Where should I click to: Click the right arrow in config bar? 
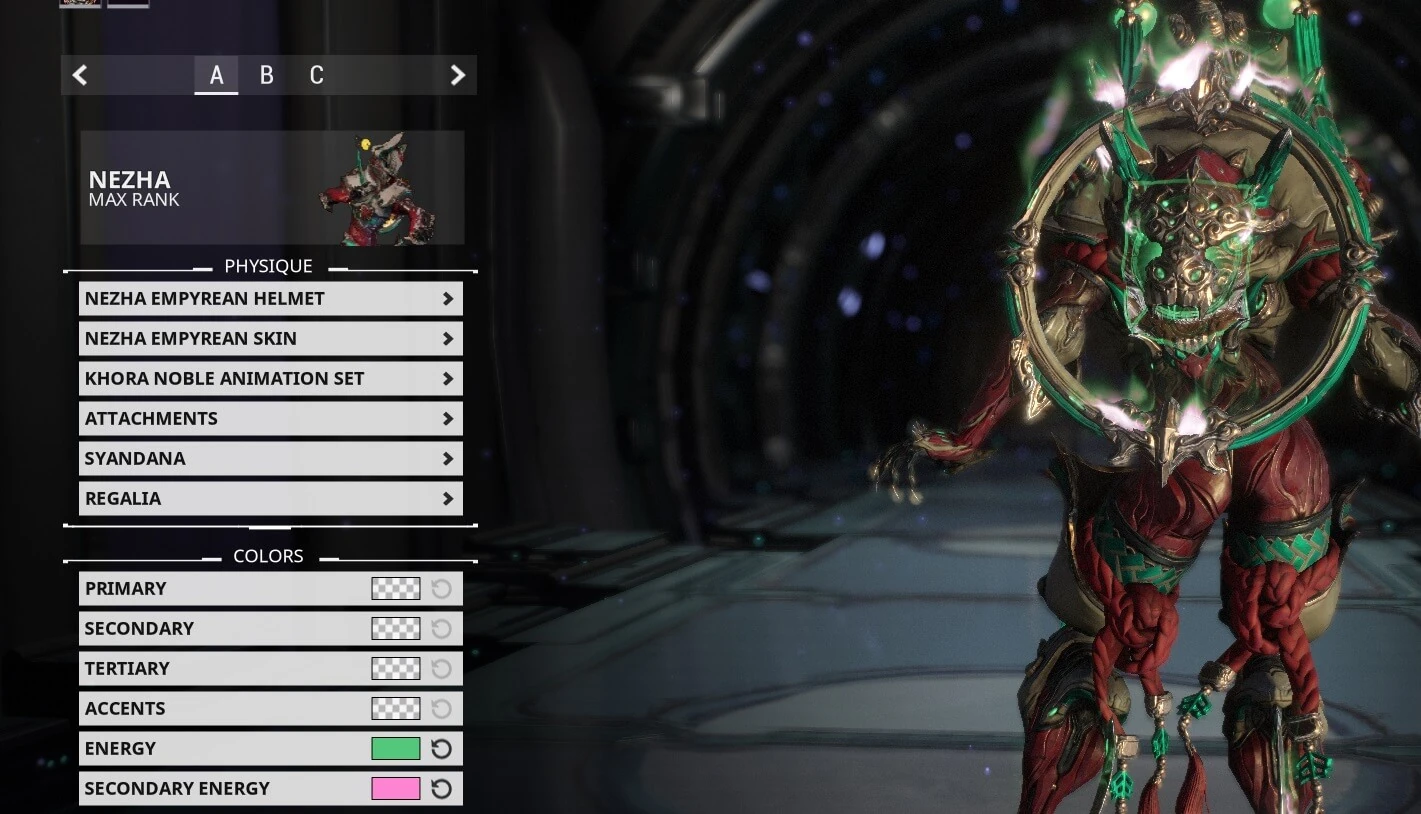point(457,75)
